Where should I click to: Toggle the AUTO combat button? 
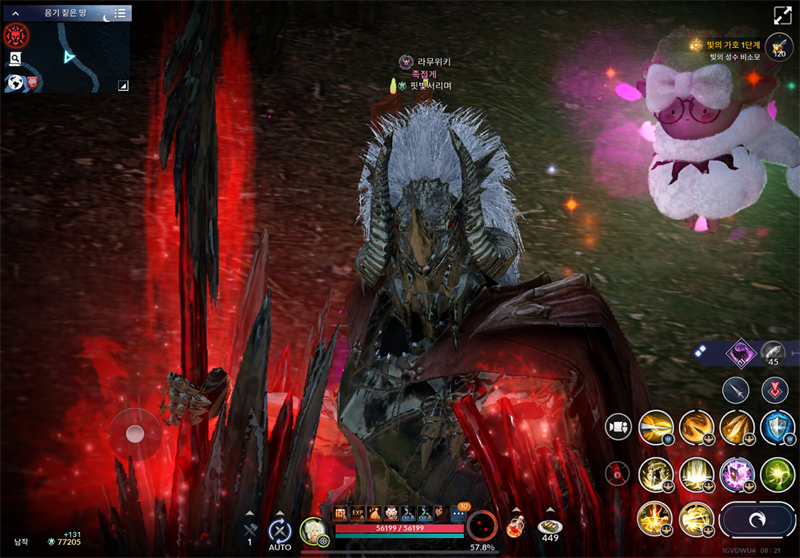[x=280, y=531]
